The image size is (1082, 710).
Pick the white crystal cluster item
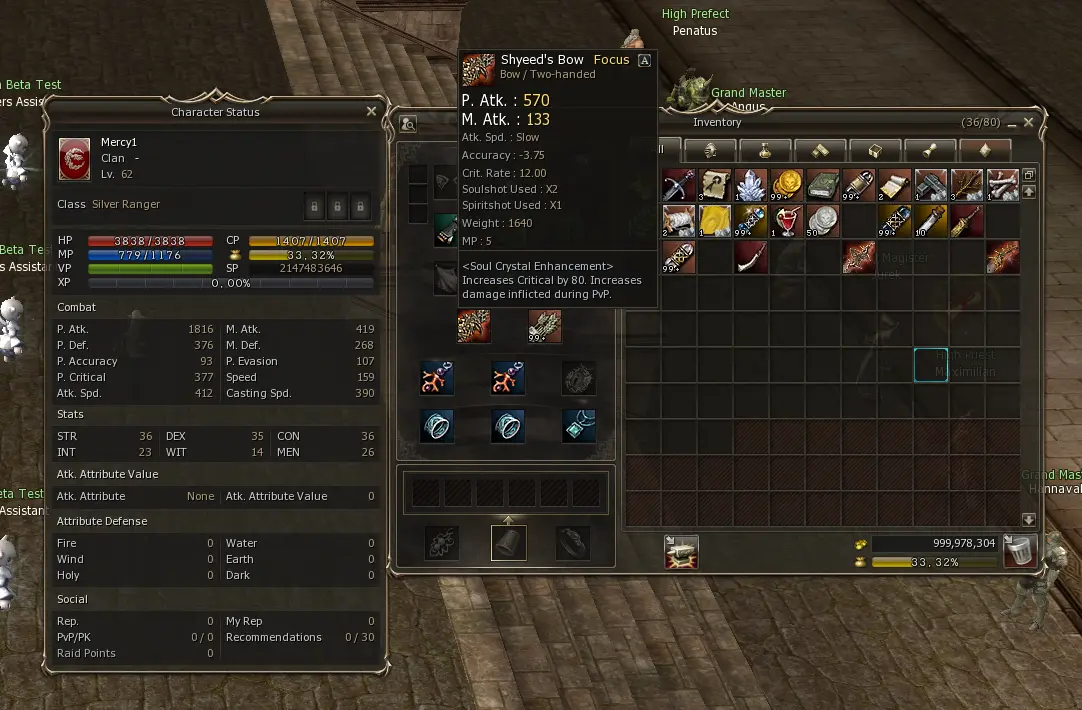point(751,185)
